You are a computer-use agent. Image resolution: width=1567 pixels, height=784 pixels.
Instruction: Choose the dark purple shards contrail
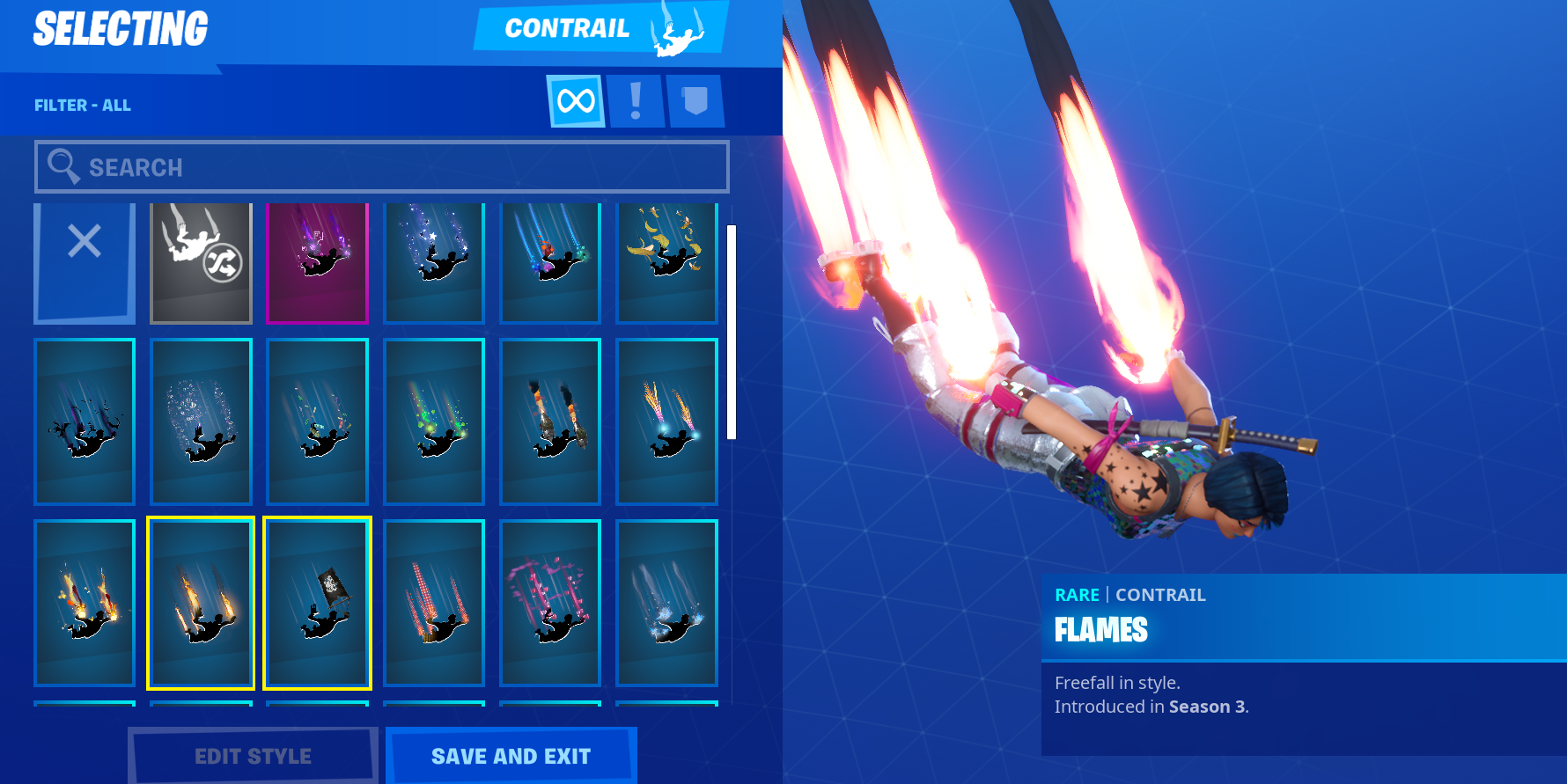tap(85, 421)
